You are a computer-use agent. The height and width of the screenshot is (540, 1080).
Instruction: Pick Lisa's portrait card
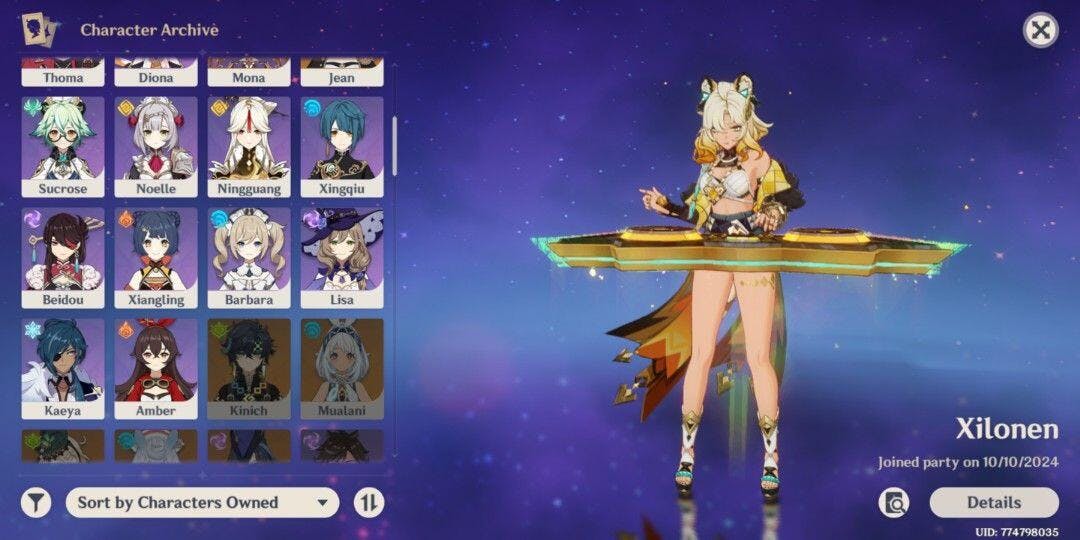click(x=342, y=257)
